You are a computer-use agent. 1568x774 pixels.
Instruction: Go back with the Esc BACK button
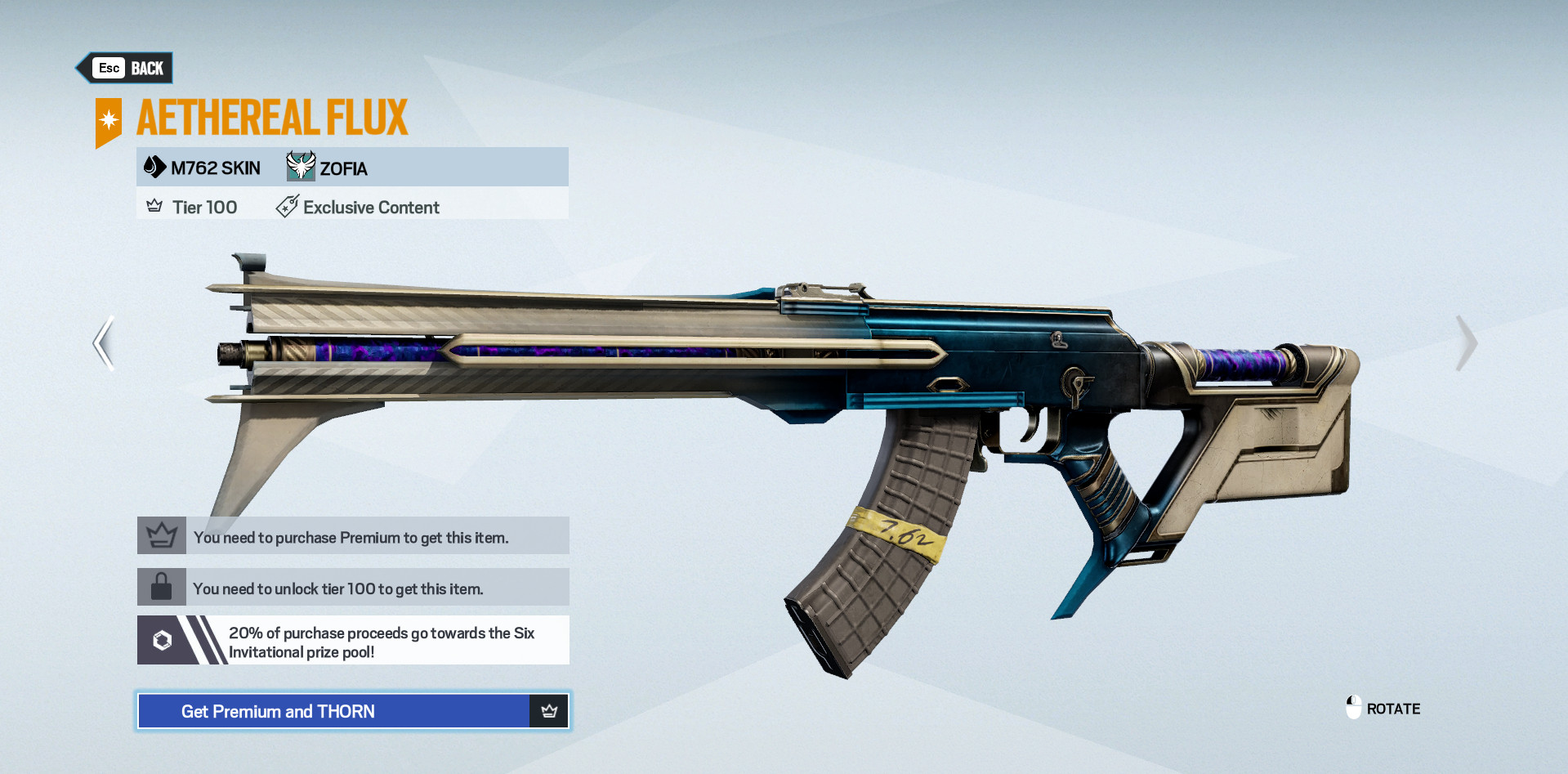pyautogui.click(x=127, y=68)
